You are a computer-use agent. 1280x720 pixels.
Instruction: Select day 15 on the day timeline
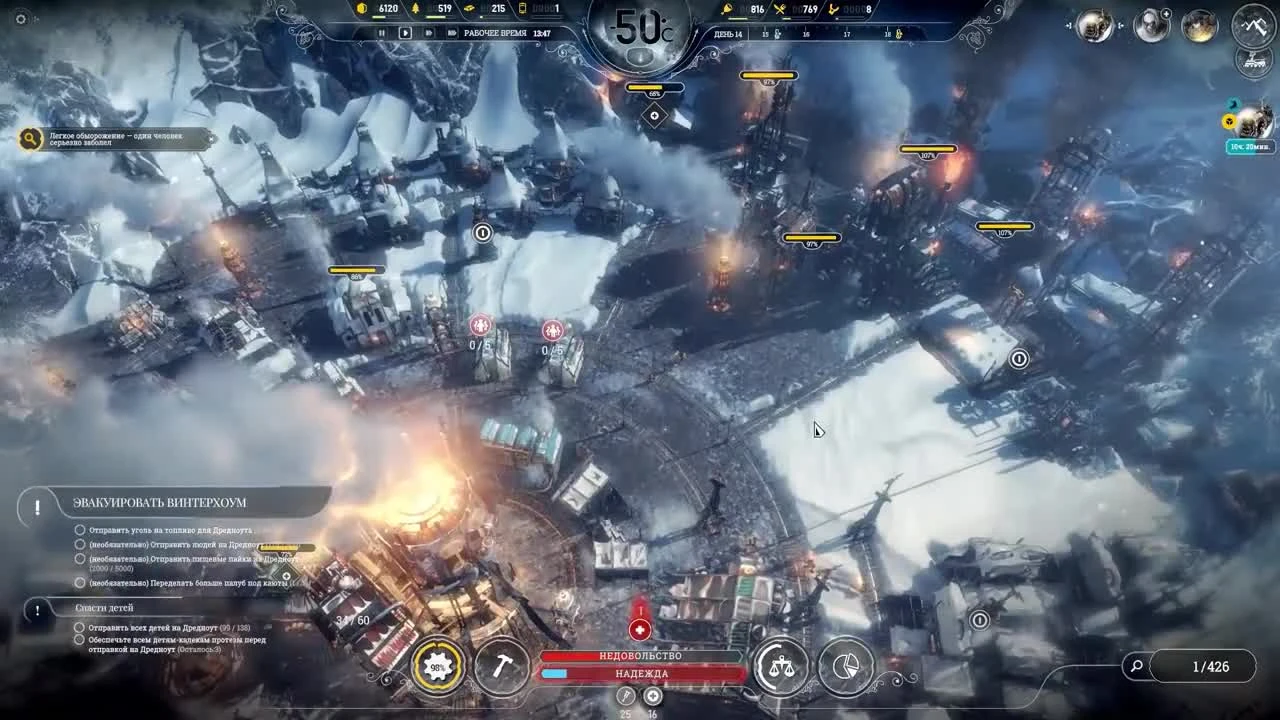coord(766,33)
